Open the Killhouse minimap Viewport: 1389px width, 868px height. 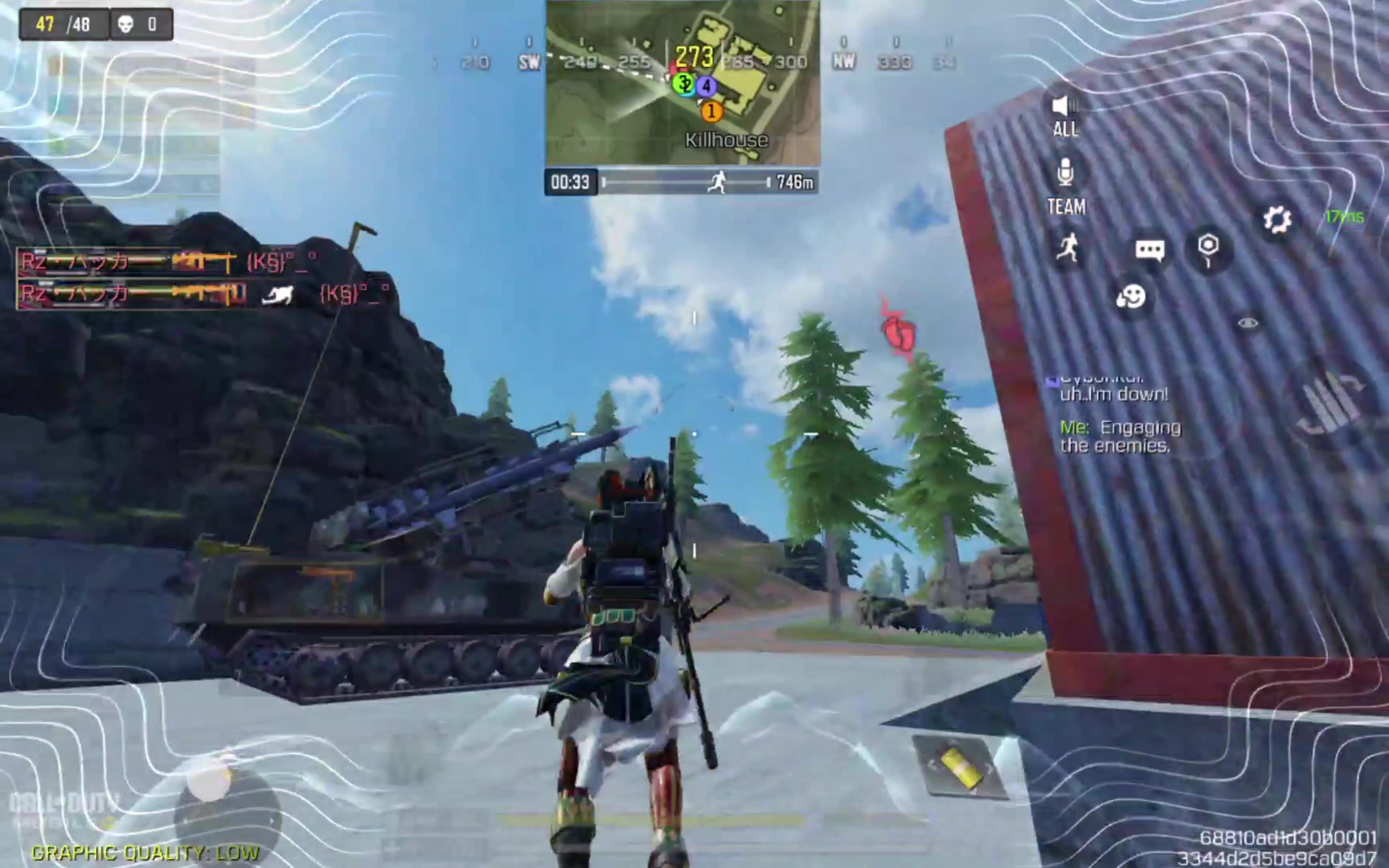click(682, 83)
